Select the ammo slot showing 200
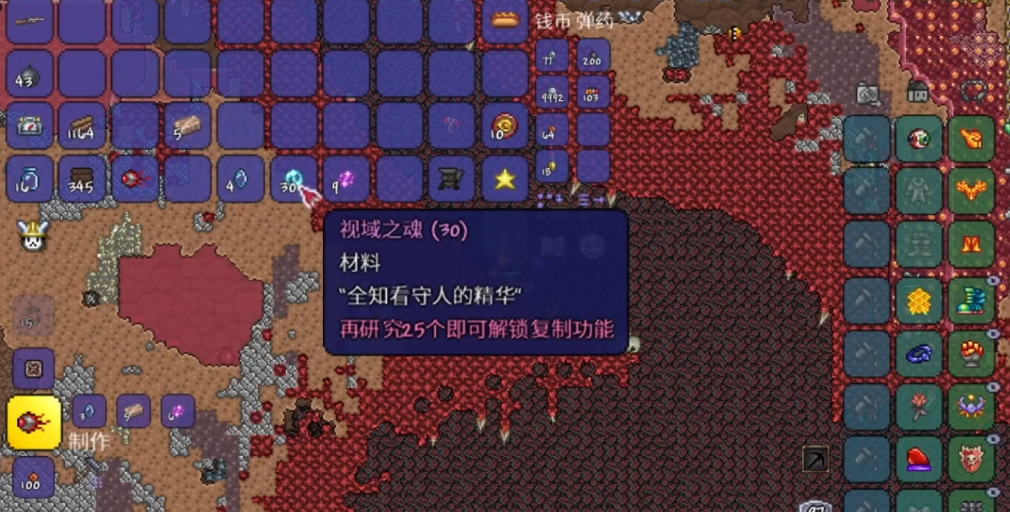The width and height of the screenshot is (1010, 512). pyautogui.click(x=593, y=57)
